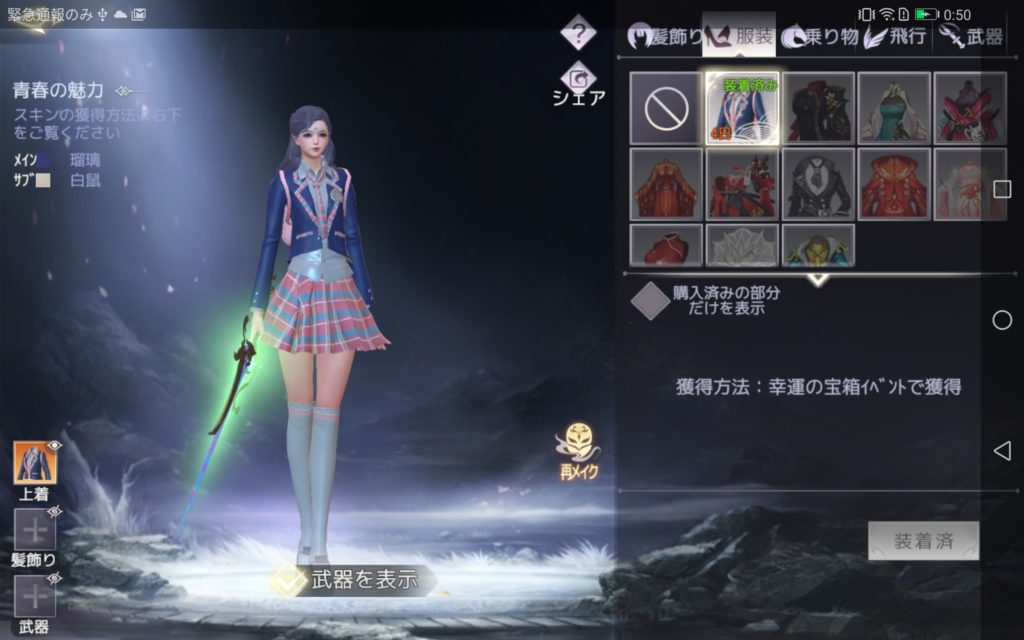Pick the teal and white dress costume
The image size is (1024, 640).
tap(894, 108)
